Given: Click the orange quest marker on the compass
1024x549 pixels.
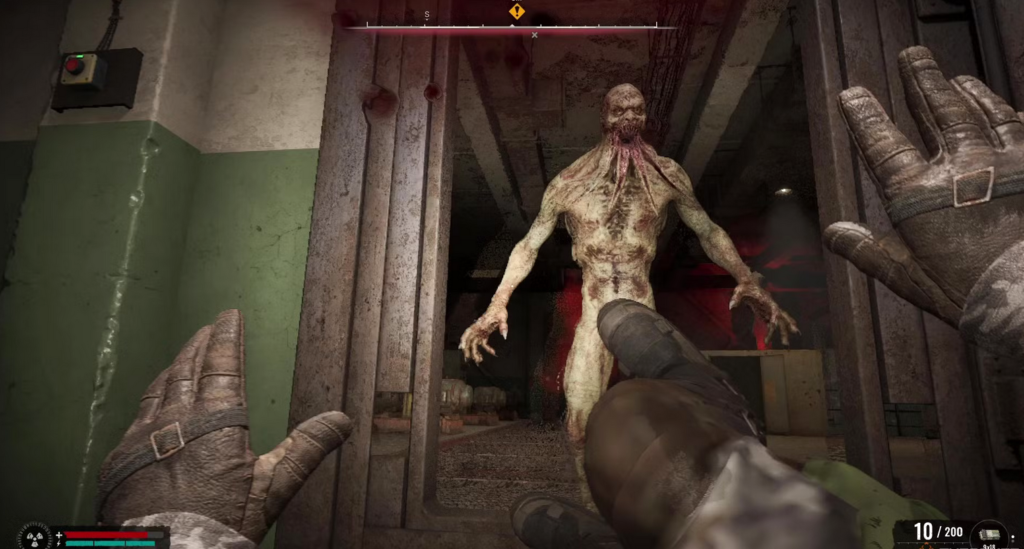Looking at the screenshot, I should point(516,11).
